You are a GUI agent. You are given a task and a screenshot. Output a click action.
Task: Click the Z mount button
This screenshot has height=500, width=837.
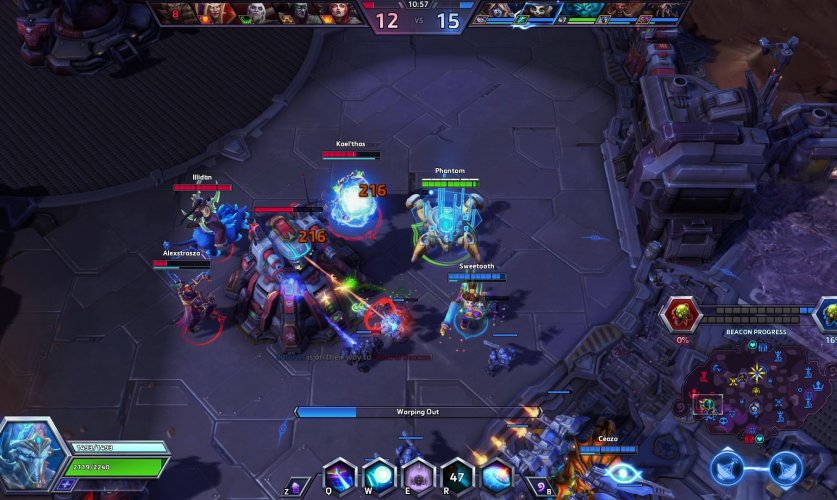[297, 484]
